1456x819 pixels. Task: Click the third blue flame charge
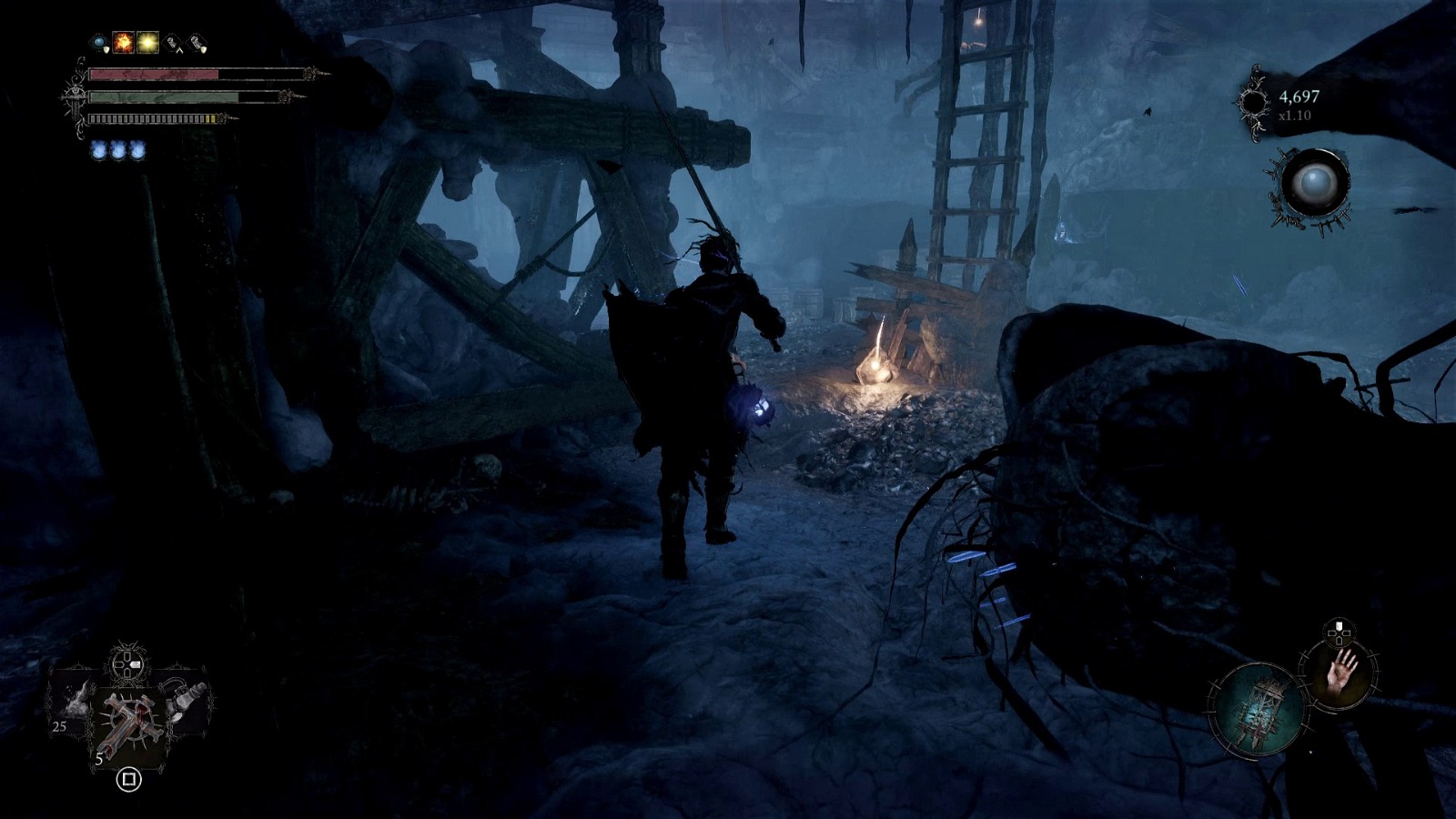(137, 151)
